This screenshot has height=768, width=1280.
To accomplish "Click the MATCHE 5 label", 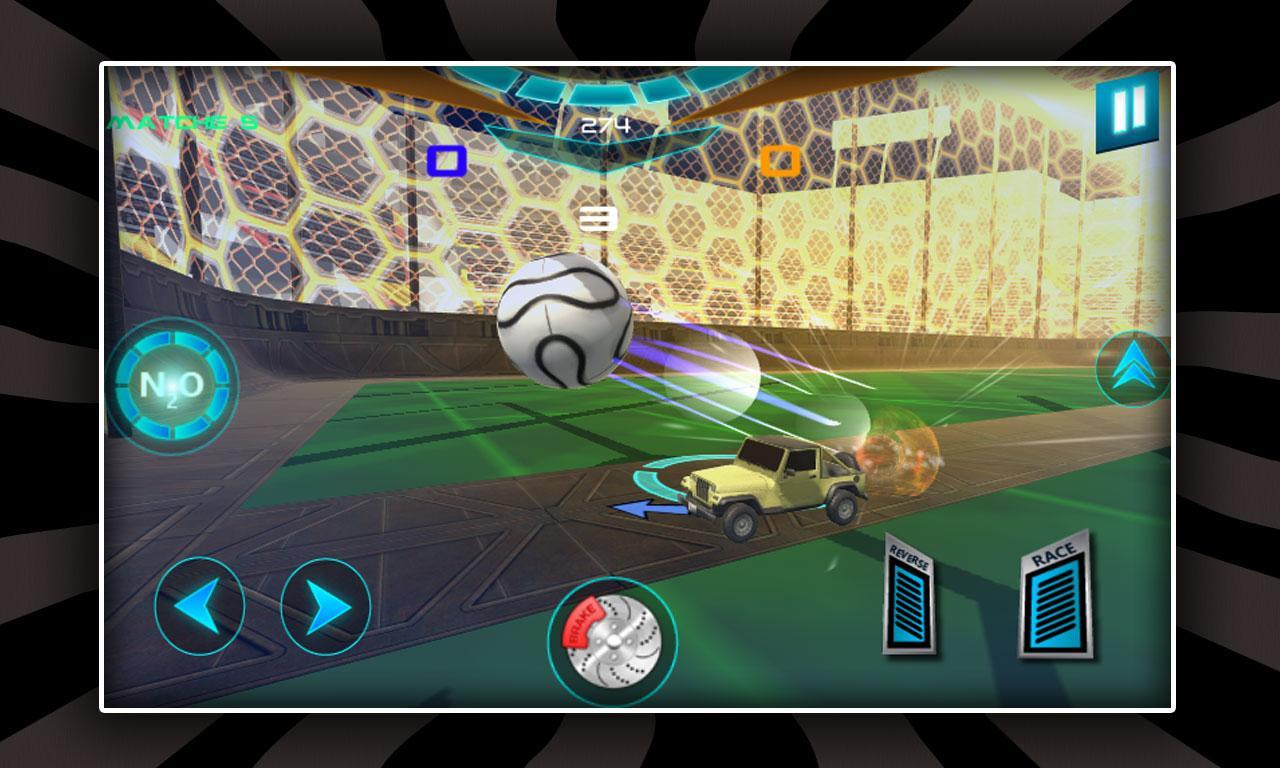I will (183, 122).
